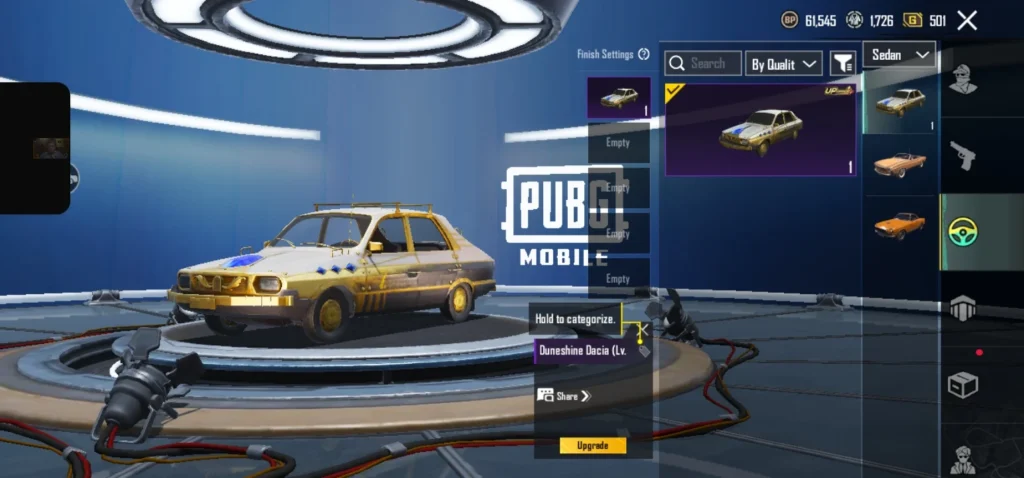Viewport: 1024px width, 478px height.
Task: Switch to the pistol weapons category
Action: [963, 156]
